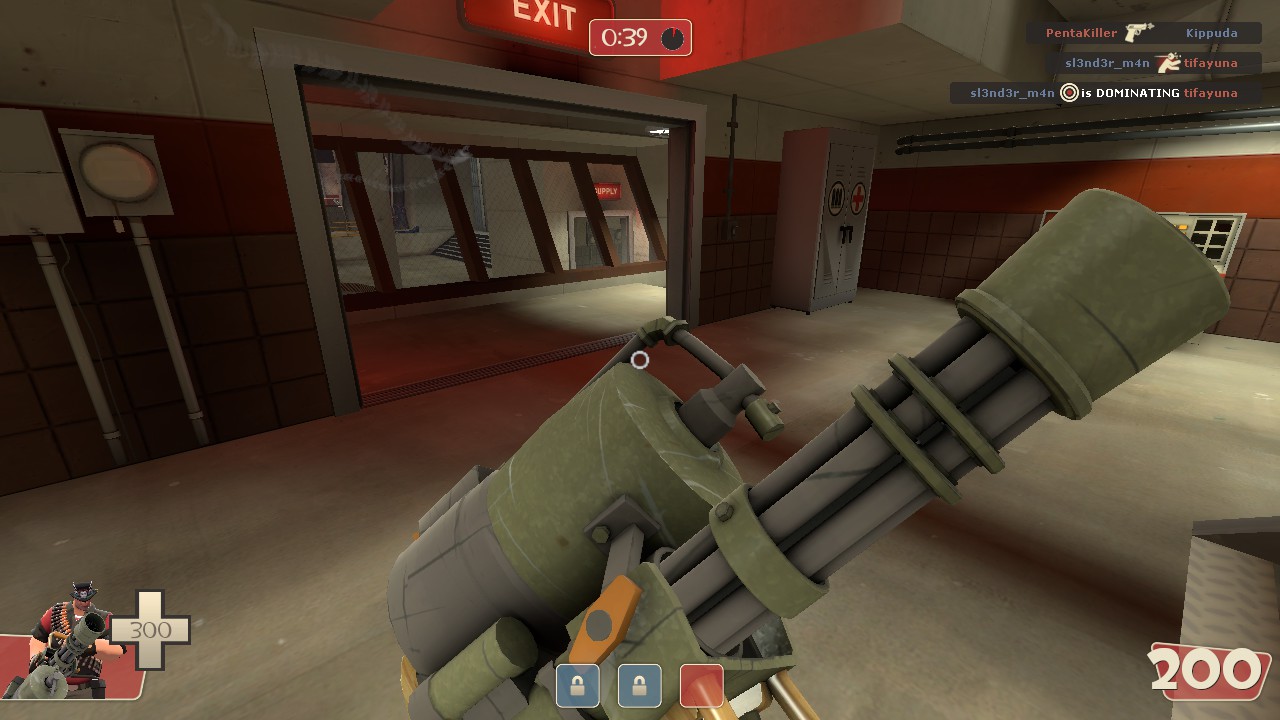Choose the sl3nd3r_m4n melee kill feed row

[x=1151, y=63]
